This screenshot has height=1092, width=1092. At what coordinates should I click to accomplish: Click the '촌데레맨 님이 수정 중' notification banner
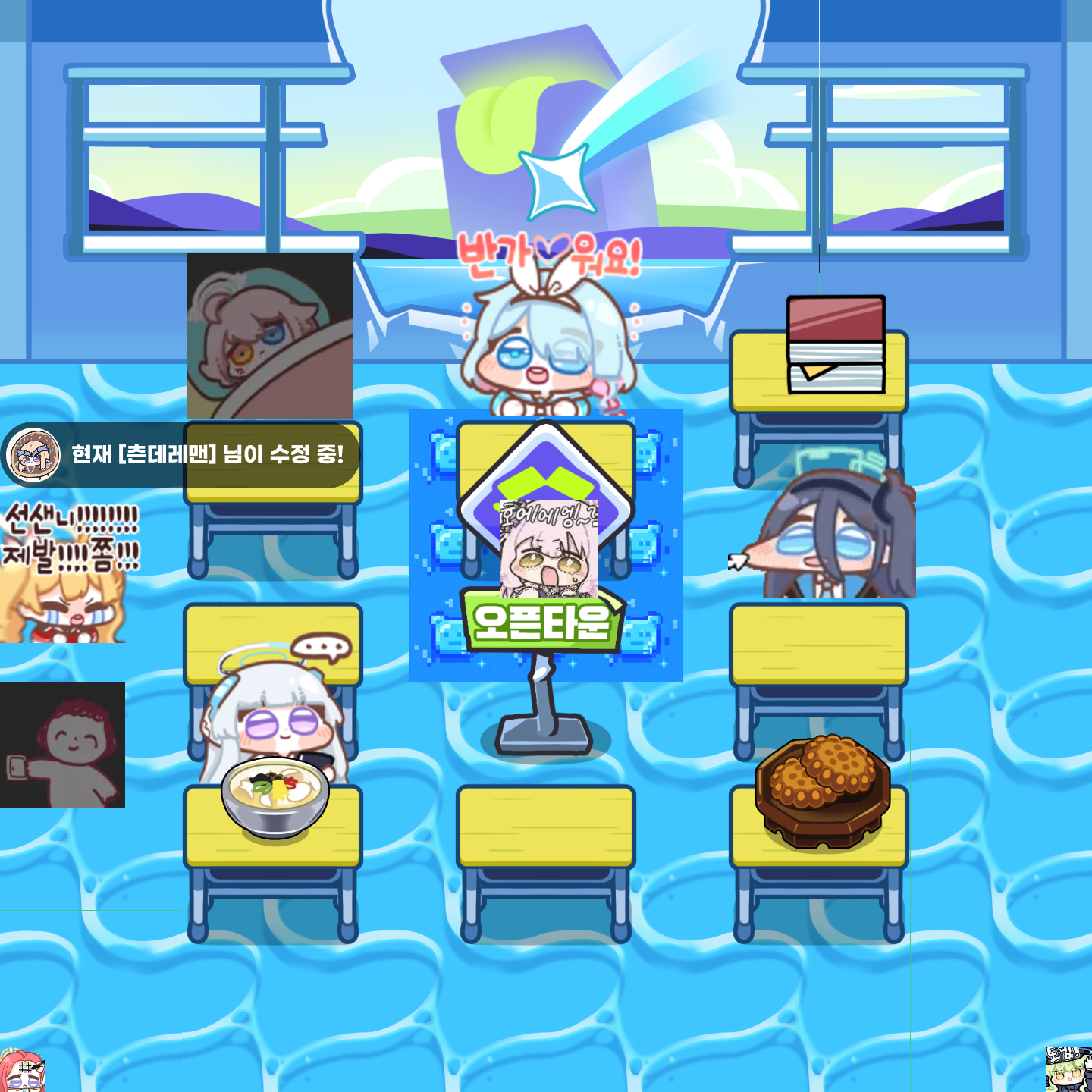click(206, 455)
